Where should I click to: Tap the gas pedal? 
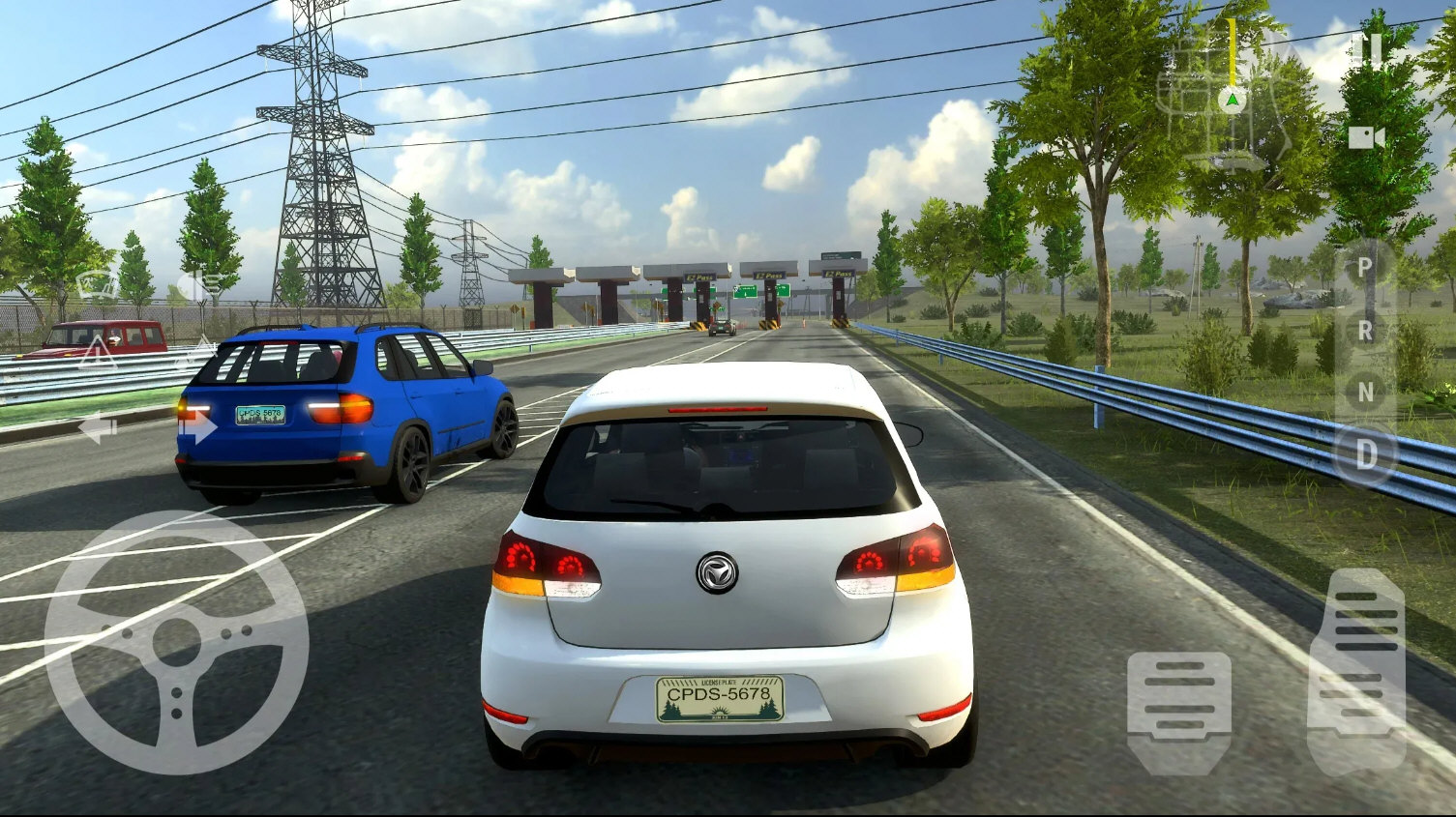pyautogui.click(x=1356, y=669)
